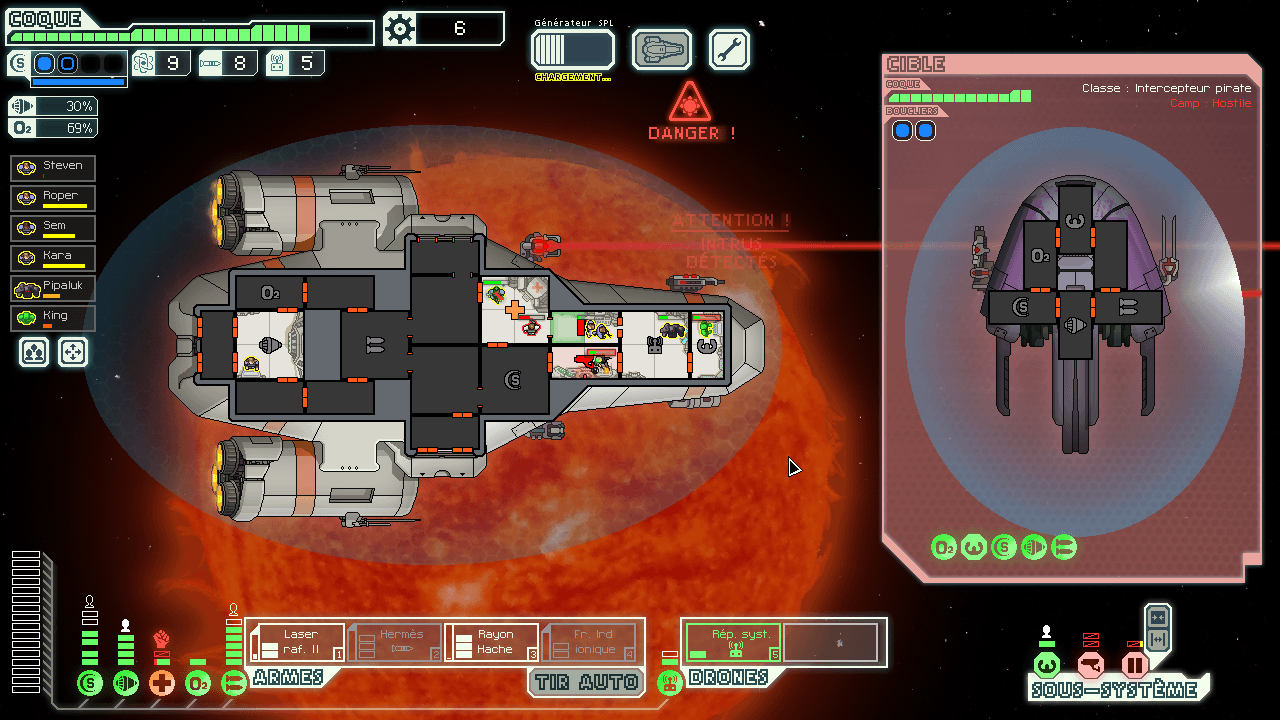This screenshot has height=720, width=1280.
Task: Pick crew member King
Action: pos(53,318)
